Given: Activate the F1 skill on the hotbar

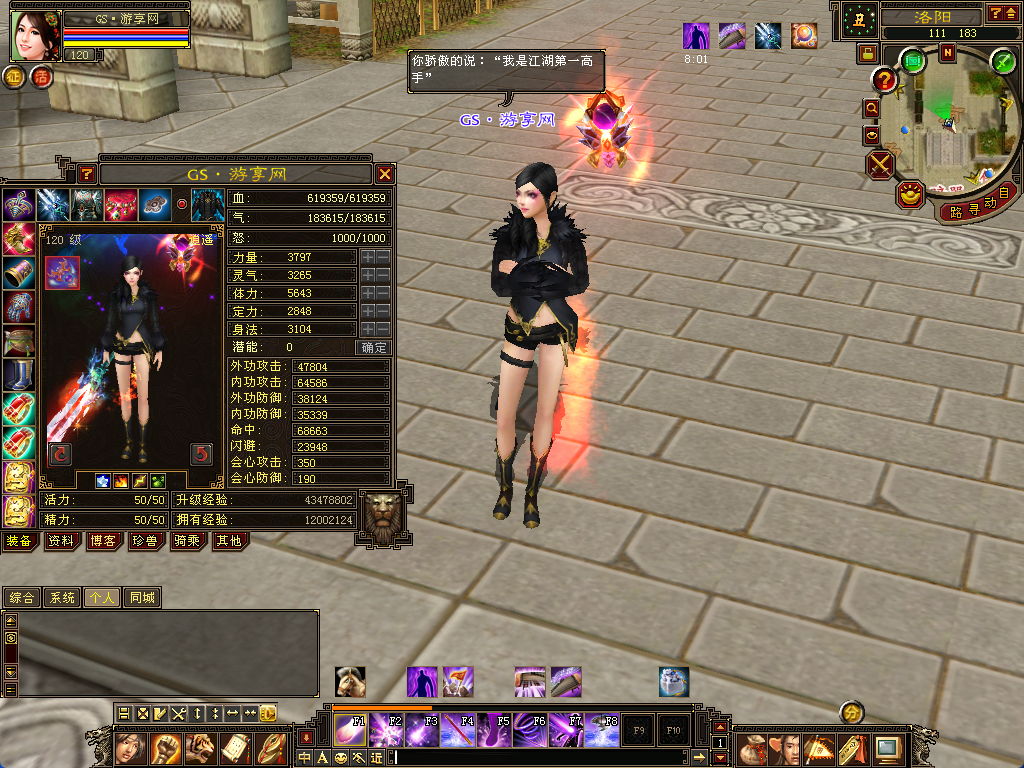Looking at the screenshot, I should pos(350,731).
